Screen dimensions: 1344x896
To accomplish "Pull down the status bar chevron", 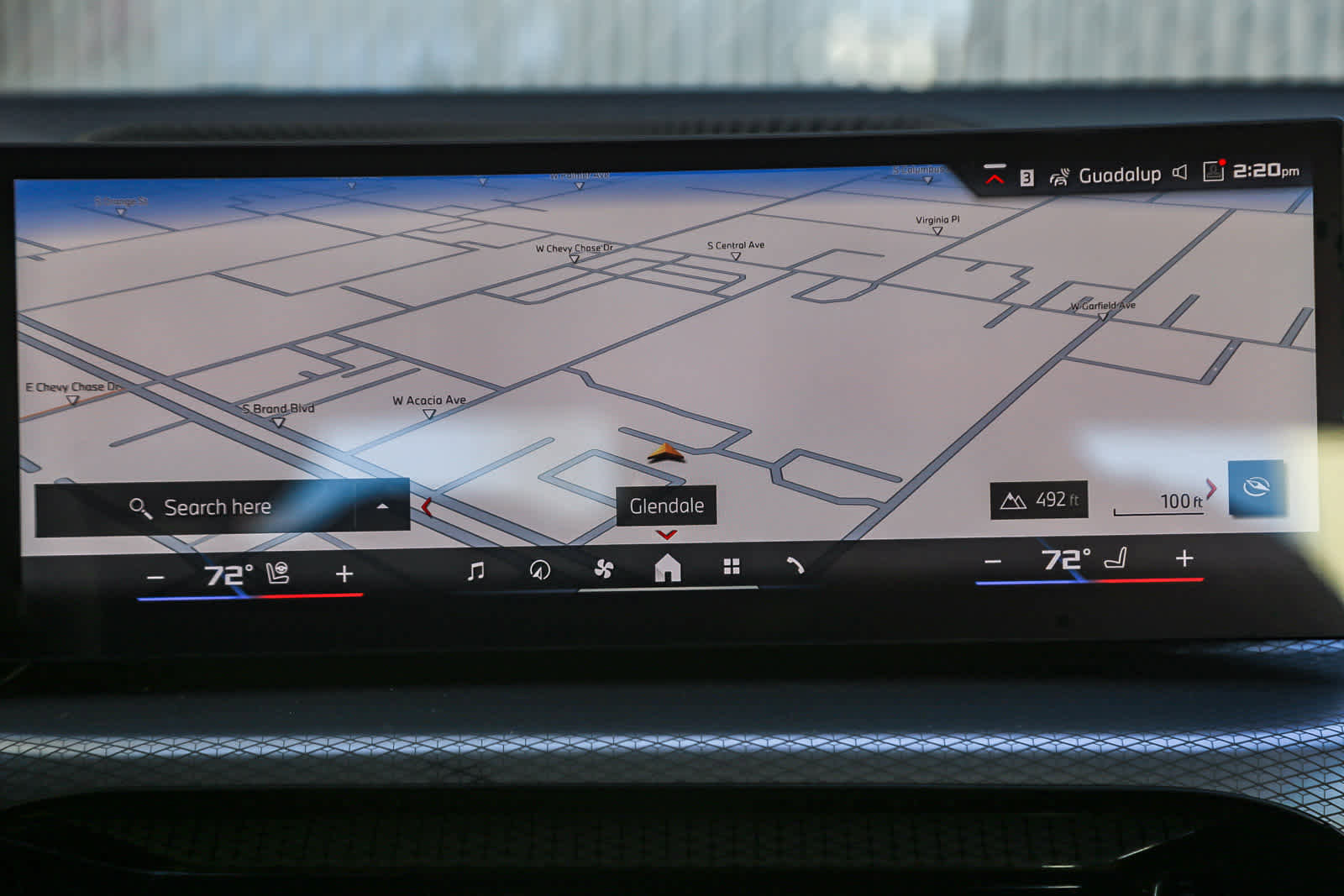I will pos(995,175).
